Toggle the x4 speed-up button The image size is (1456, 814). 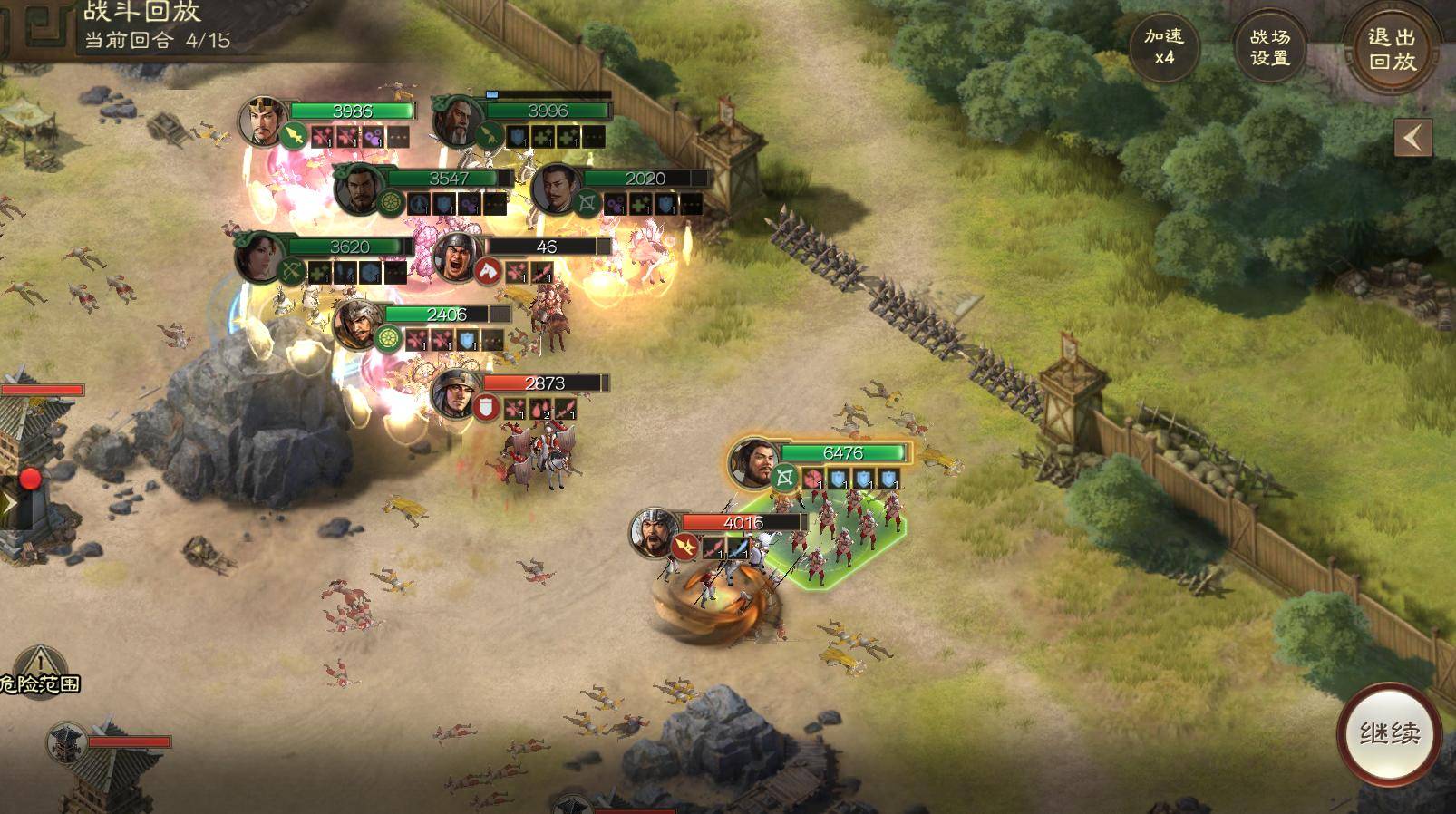[x=1163, y=47]
